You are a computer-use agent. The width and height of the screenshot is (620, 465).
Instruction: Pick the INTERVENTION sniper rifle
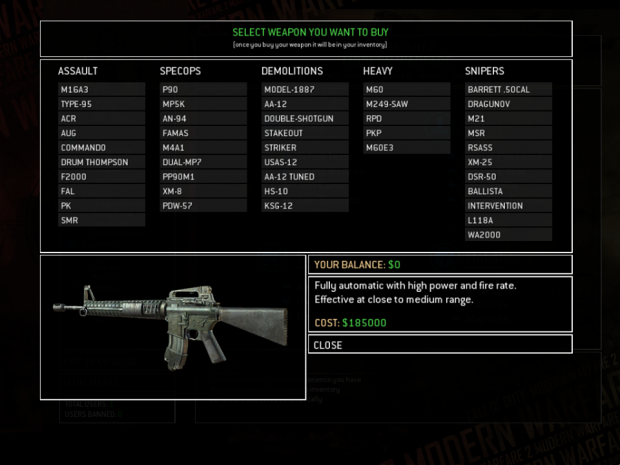click(x=508, y=206)
